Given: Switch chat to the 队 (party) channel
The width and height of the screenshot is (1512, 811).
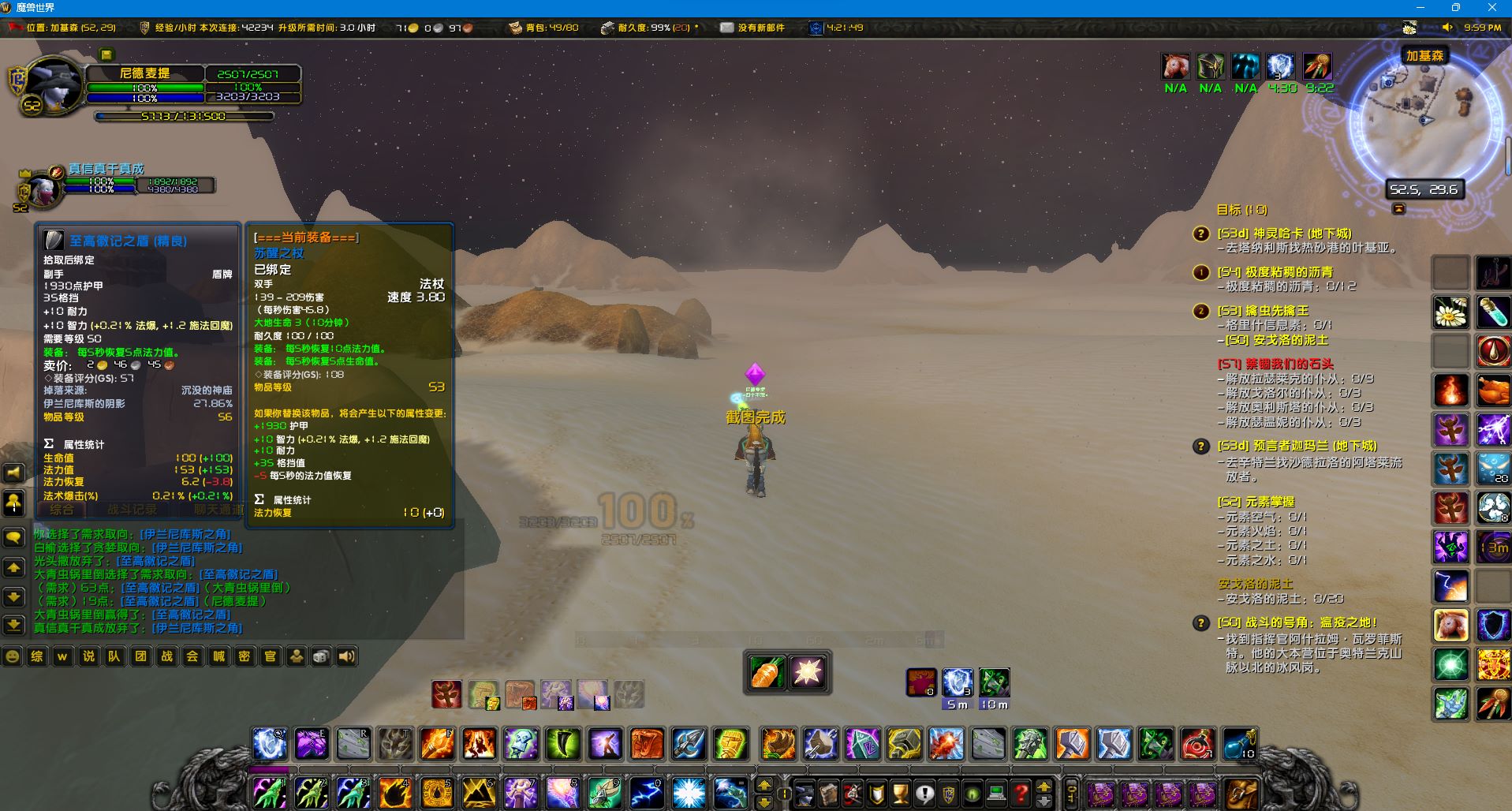Looking at the screenshot, I should 114,656.
